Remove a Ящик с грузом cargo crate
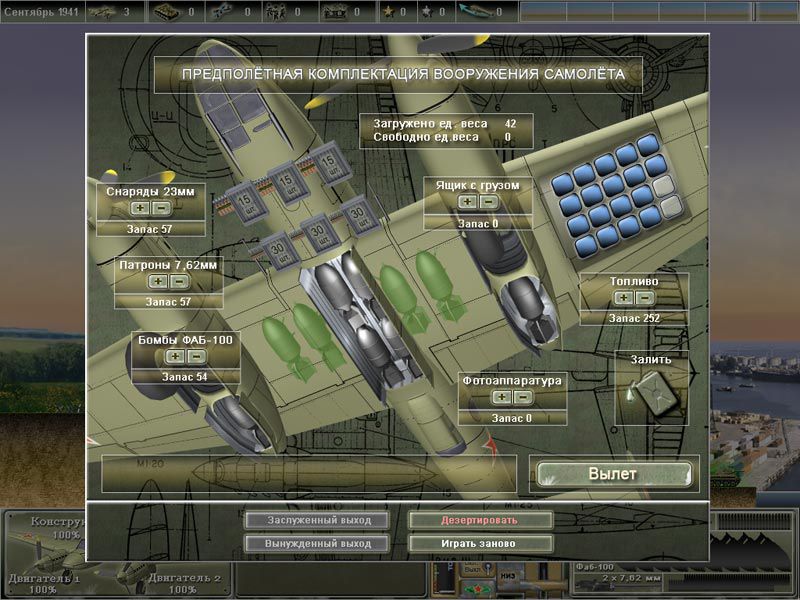The width and height of the screenshot is (800, 600). 487,202
